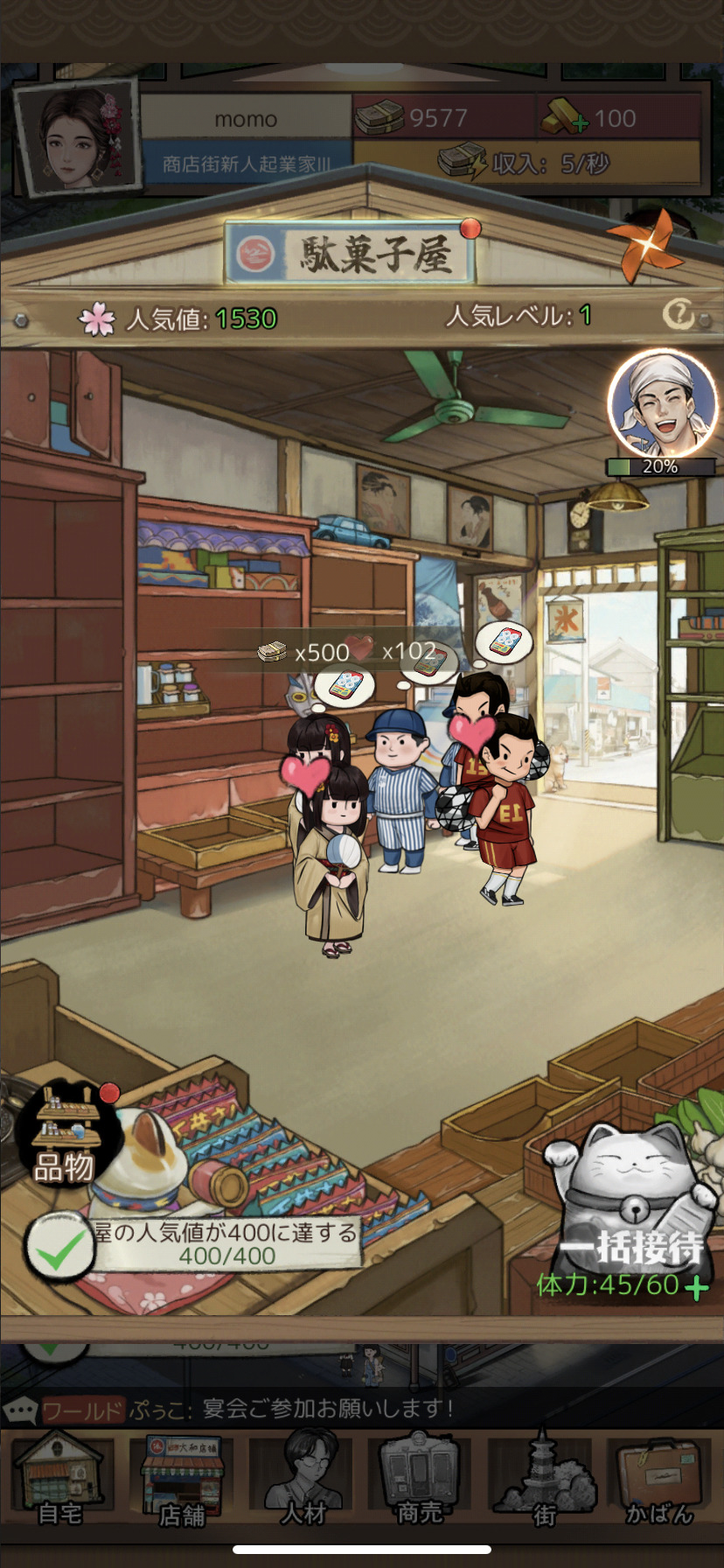Add more gold bars with the plus
724x1568 pixels.
point(579,125)
